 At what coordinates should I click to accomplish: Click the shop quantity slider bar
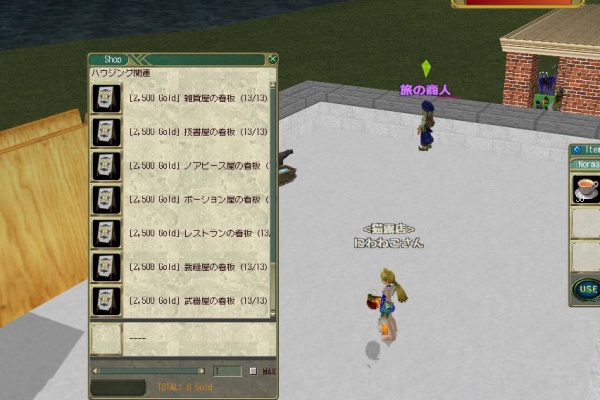[x=150, y=371]
